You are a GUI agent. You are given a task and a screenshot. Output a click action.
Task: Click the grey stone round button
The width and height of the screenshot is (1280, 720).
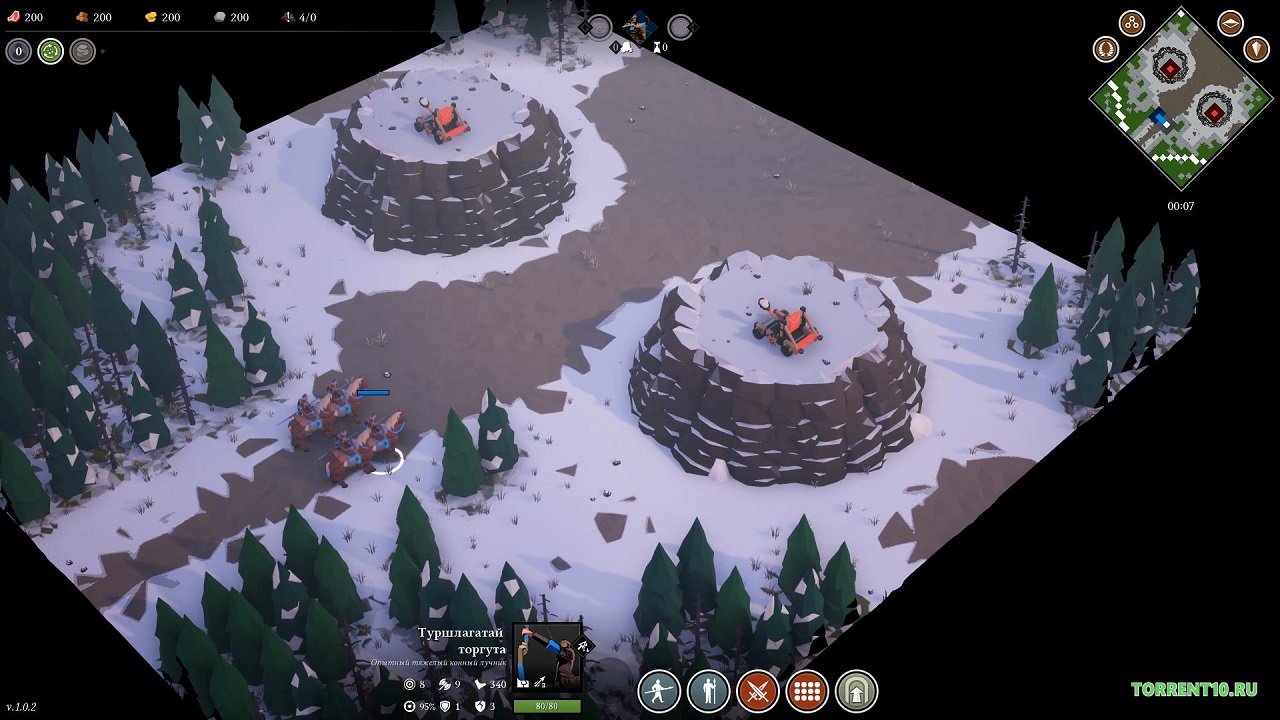83,51
